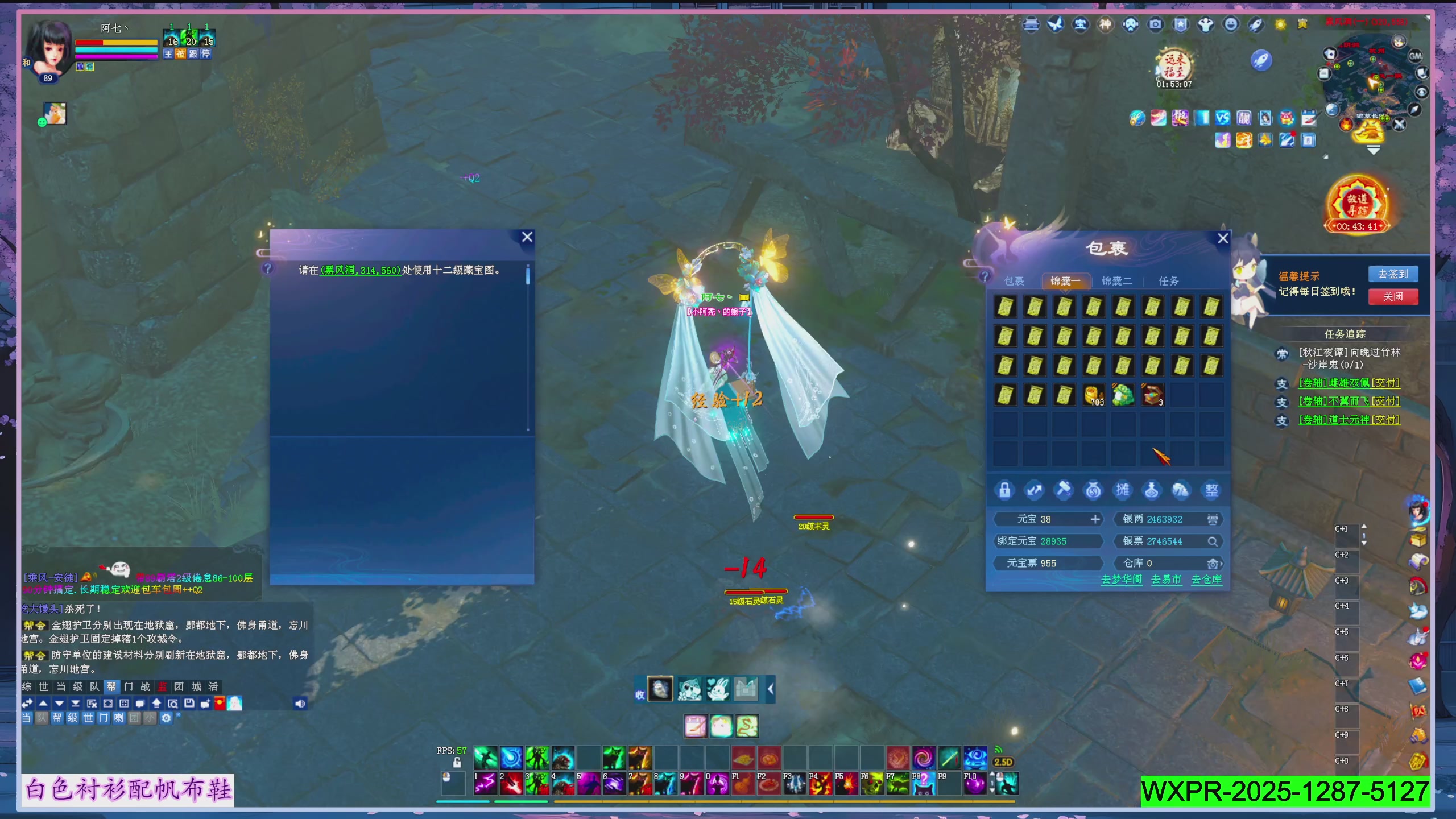Close the 包裹 inventory window

click(x=1223, y=238)
